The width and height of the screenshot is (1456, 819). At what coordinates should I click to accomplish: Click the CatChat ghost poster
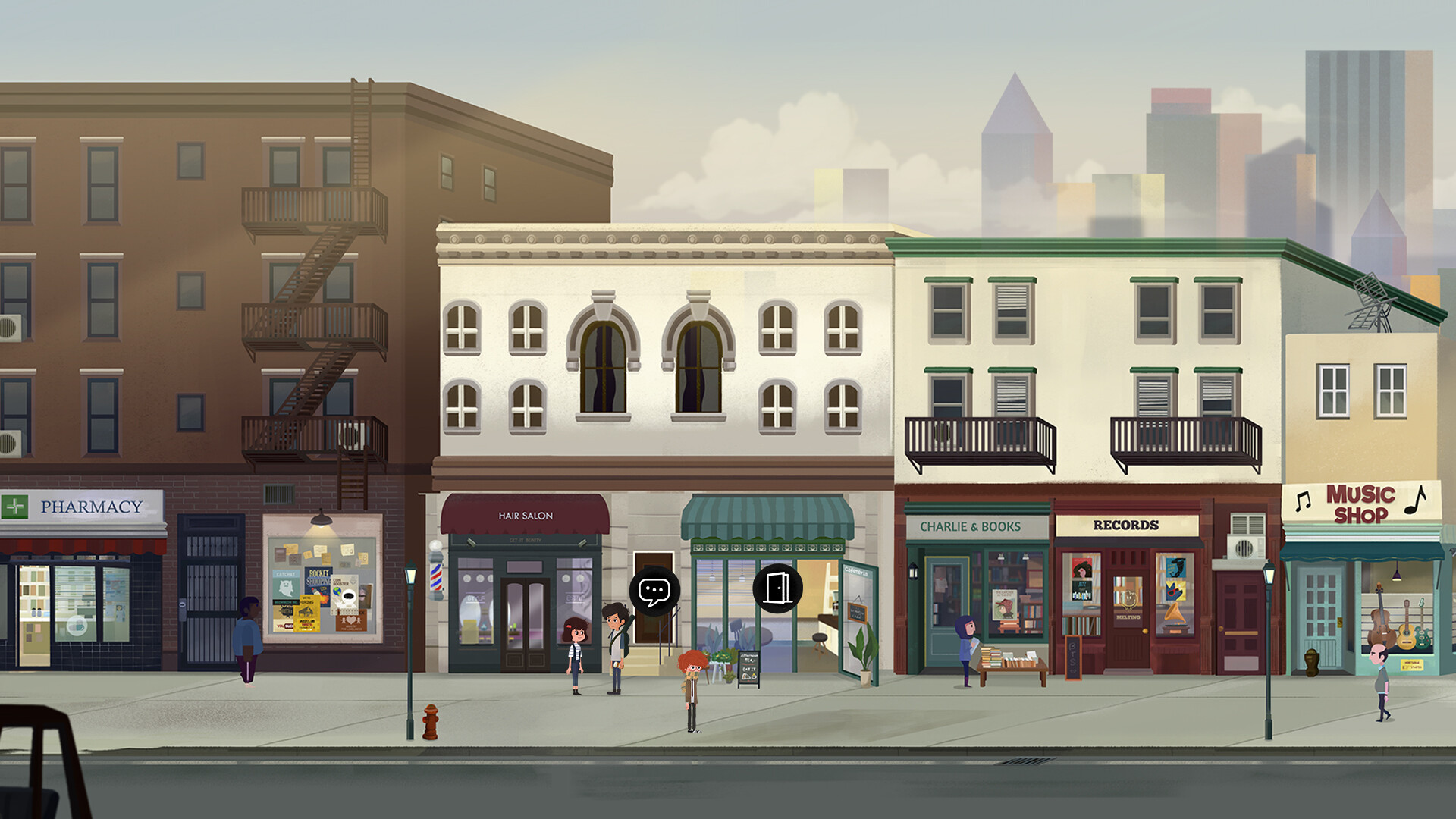pos(285,585)
